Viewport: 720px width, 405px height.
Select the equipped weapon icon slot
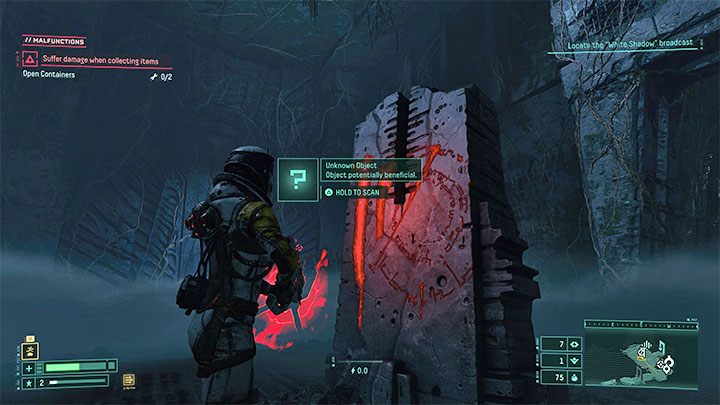[28, 353]
